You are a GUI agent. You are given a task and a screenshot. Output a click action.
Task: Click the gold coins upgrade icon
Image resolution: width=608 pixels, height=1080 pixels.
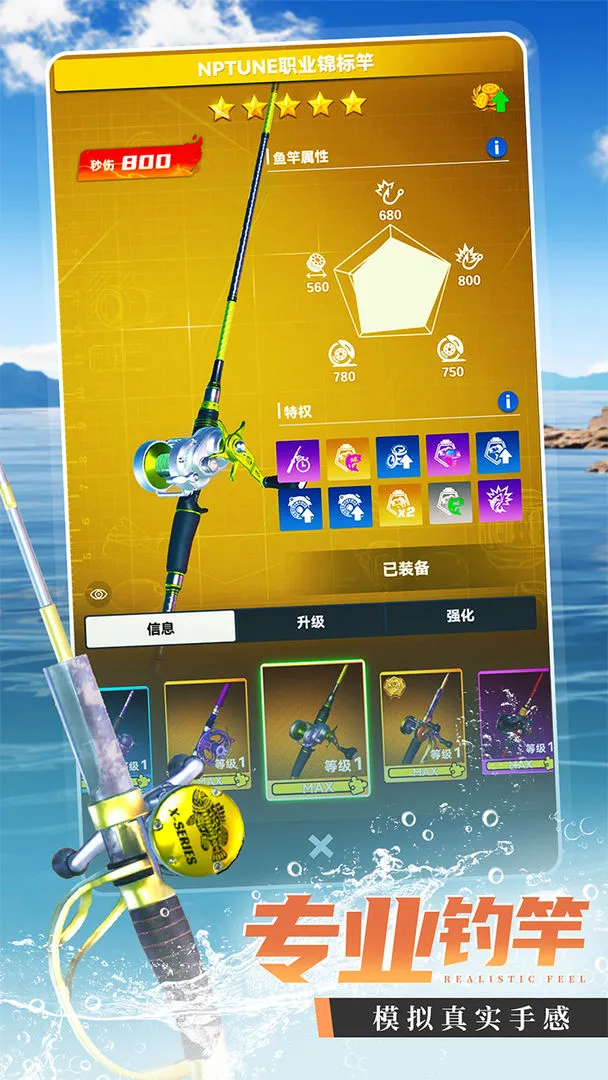pos(489,98)
